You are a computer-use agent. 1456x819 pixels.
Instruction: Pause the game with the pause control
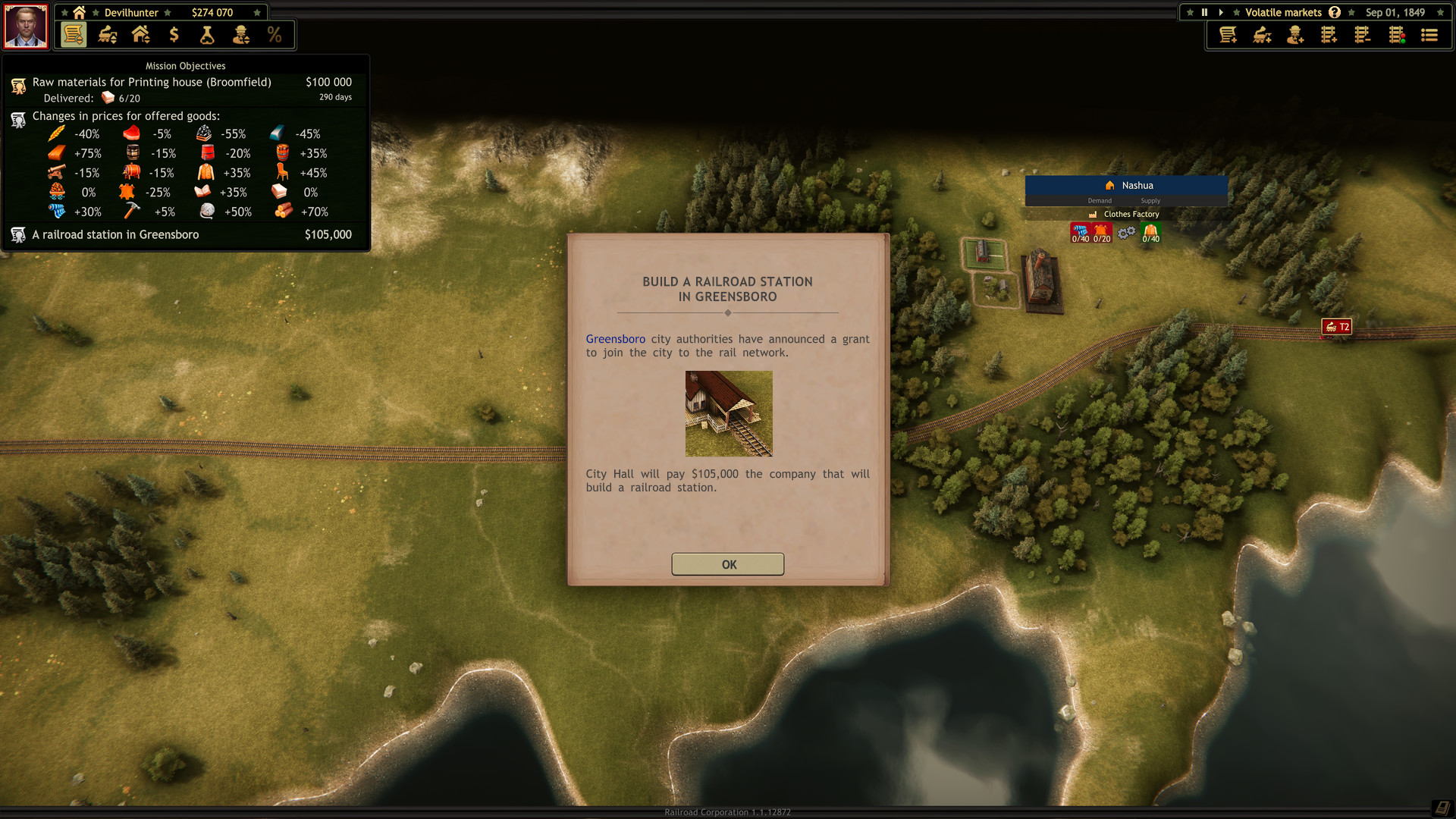(x=1204, y=12)
